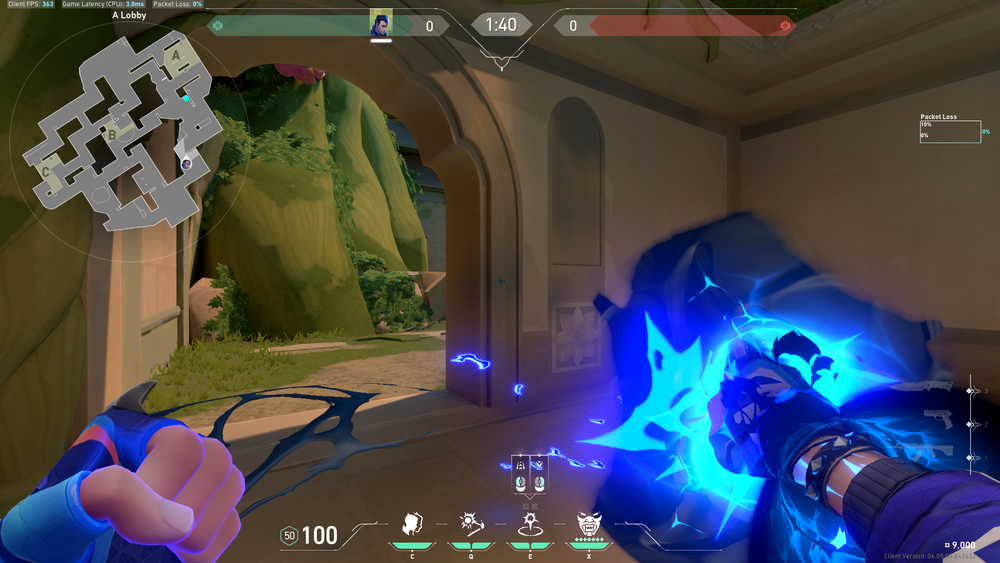The height and width of the screenshot is (563, 1000).
Task: Select the shield armor icon showing 50
Action: 288,536
